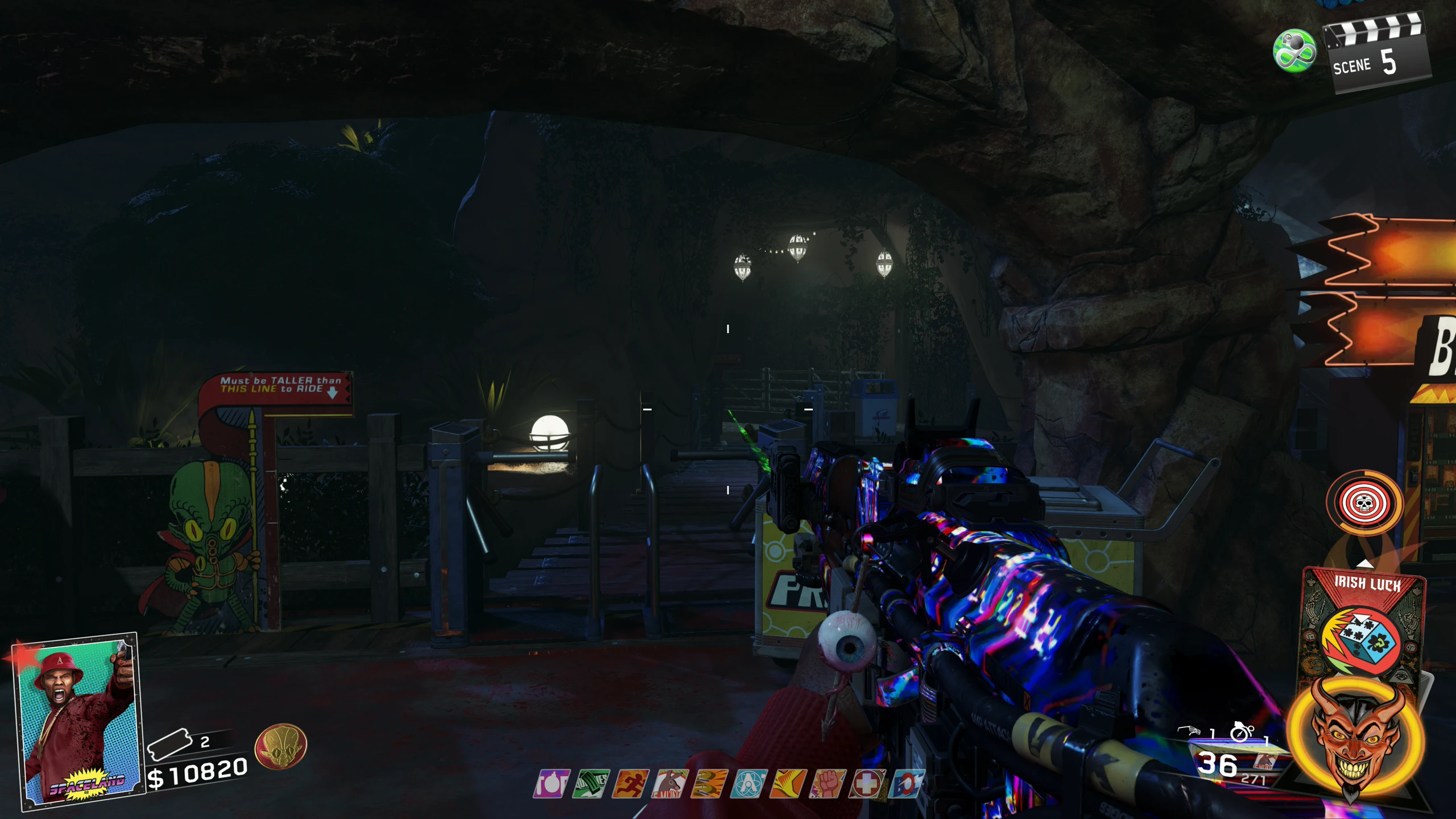
Task: Select the 3D glasses equipment icon
Action: (1189, 731)
